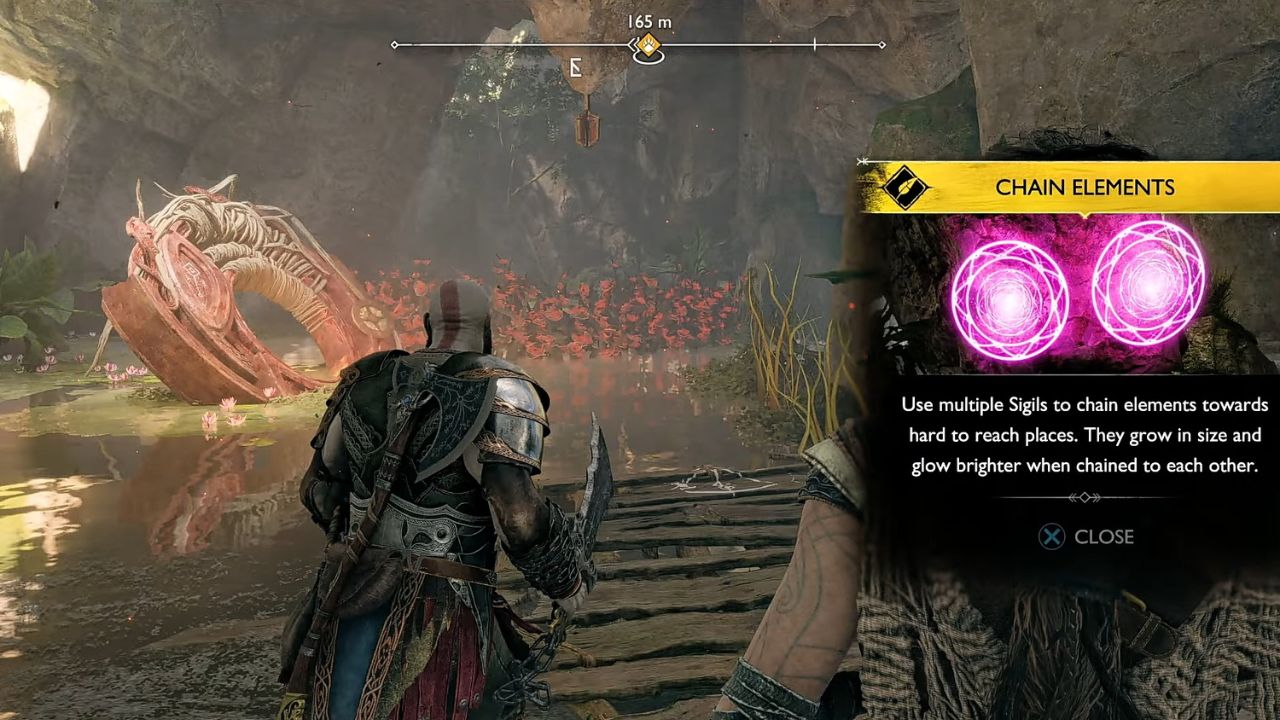Toggle the tick mark on the right compass segment
The width and height of the screenshot is (1280, 720).
click(815, 44)
